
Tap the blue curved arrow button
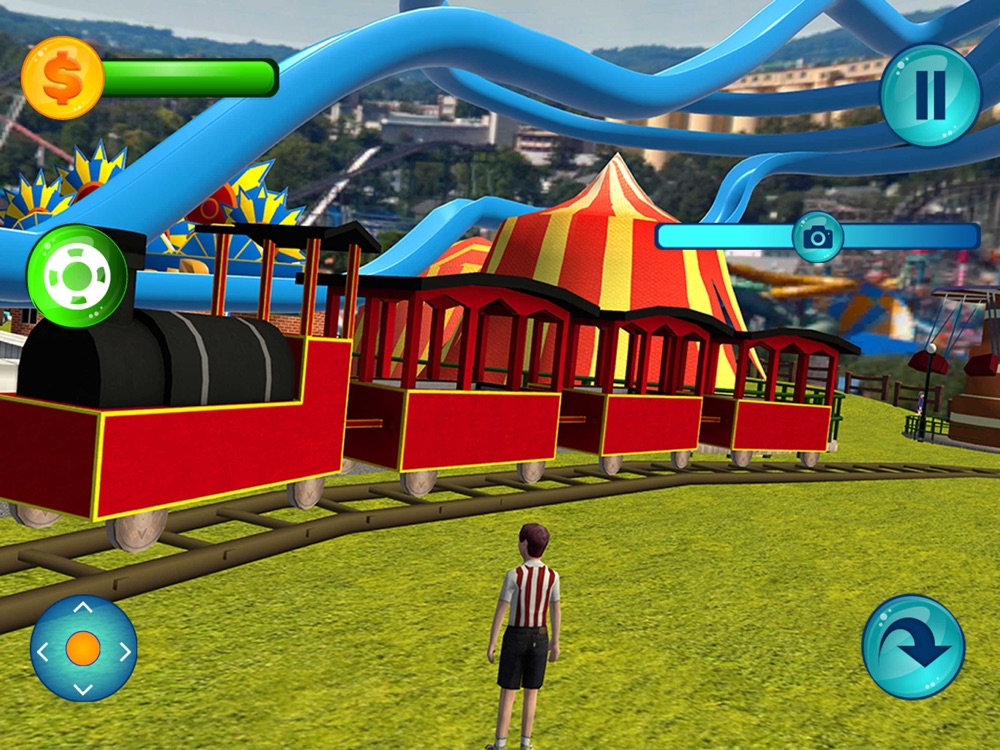click(913, 646)
